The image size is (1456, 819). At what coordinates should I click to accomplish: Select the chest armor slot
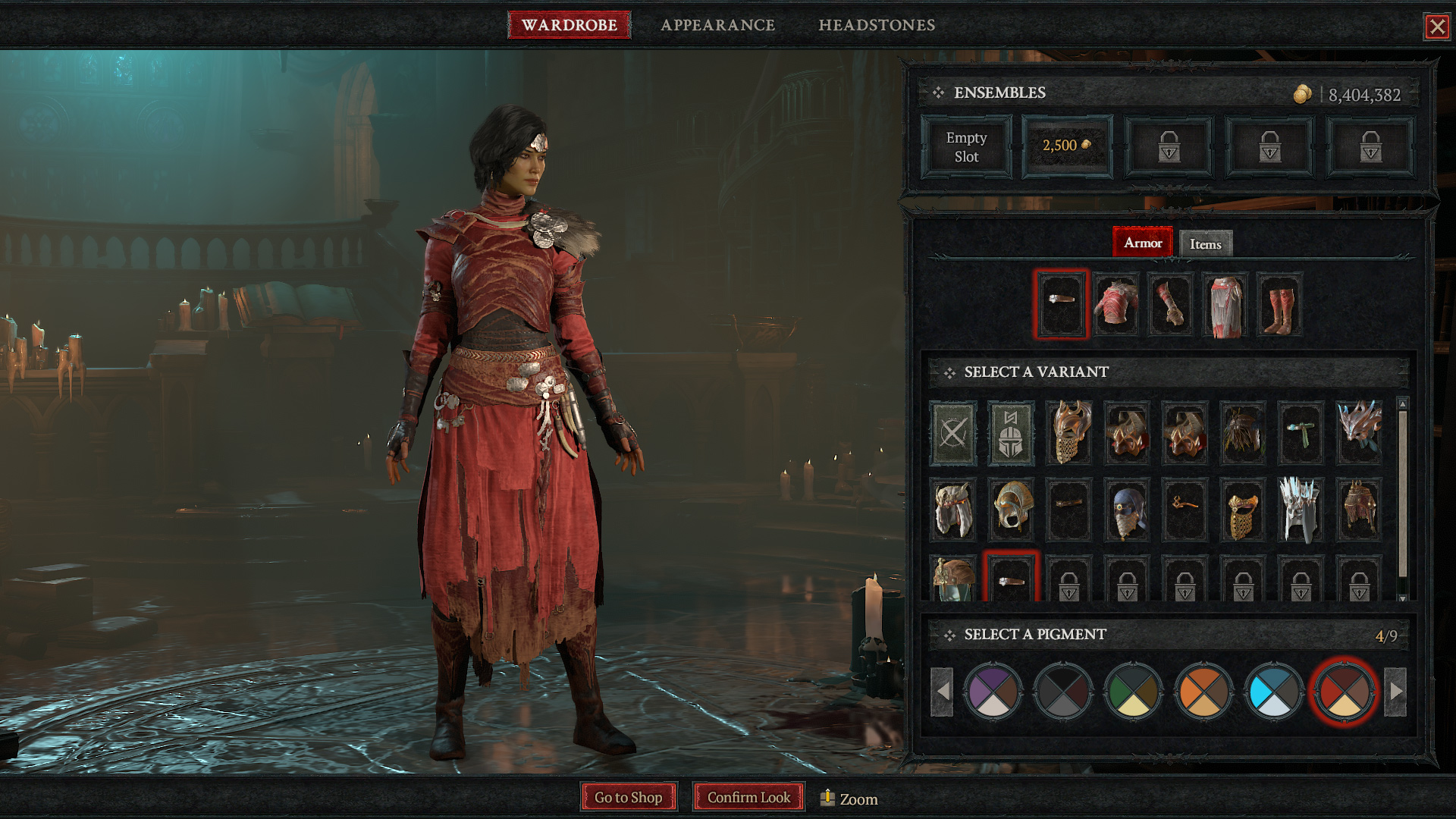pyautogui.click(x=1116, y=305)
